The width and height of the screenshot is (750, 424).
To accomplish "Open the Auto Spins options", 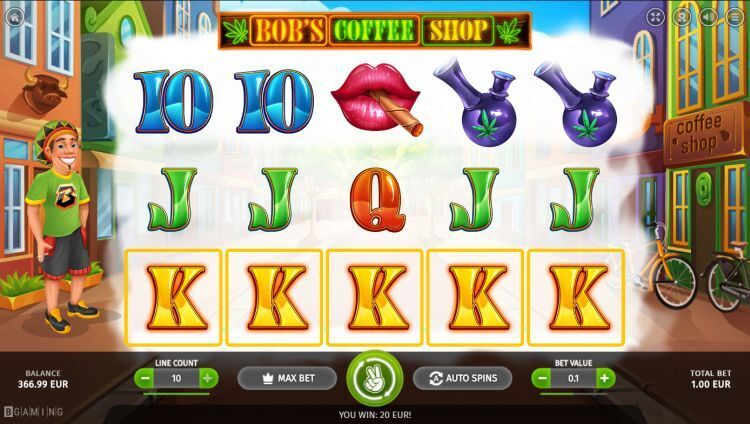I will point(462,378).
